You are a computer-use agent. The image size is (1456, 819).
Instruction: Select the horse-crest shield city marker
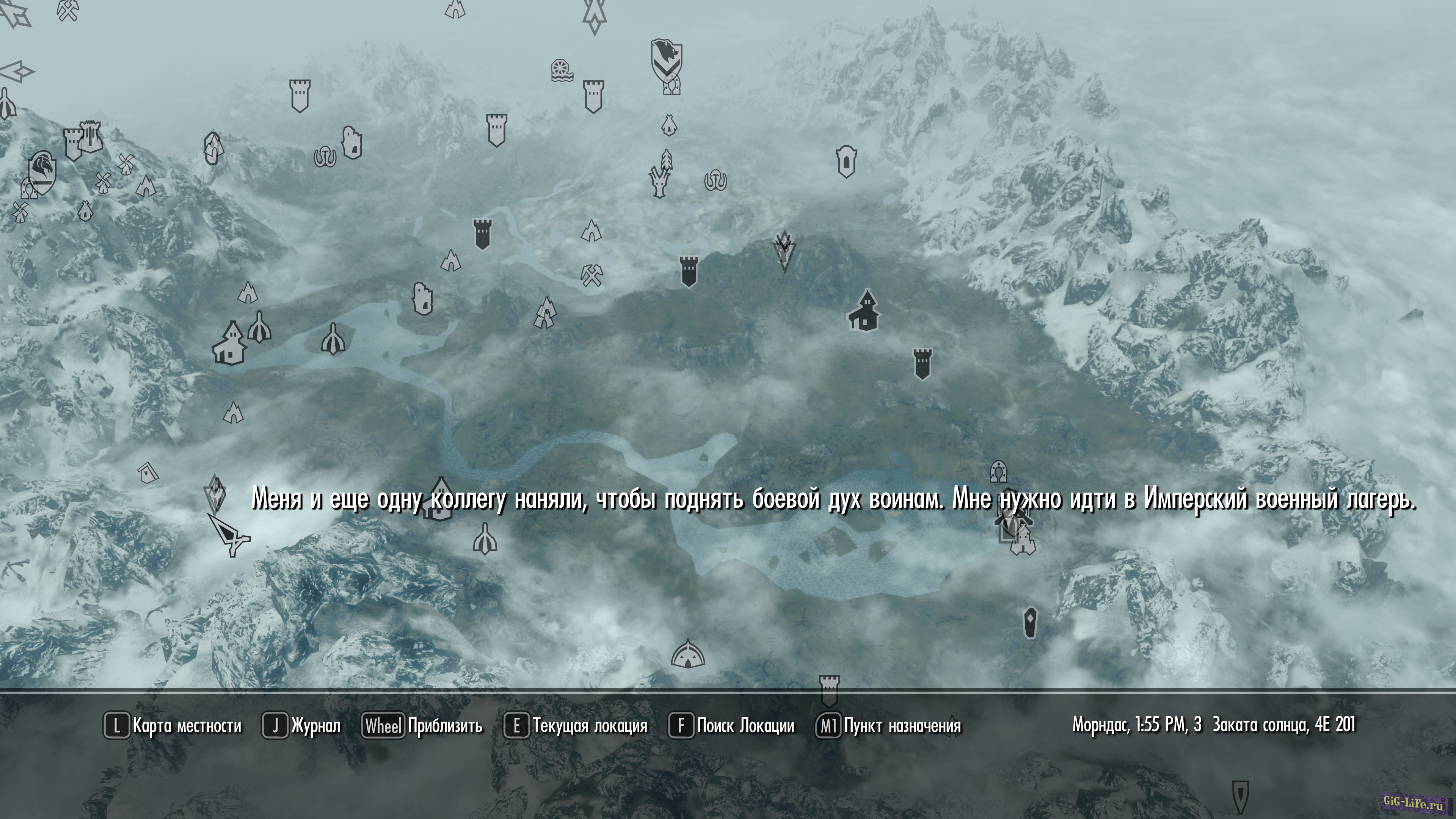tap(42, 169)
